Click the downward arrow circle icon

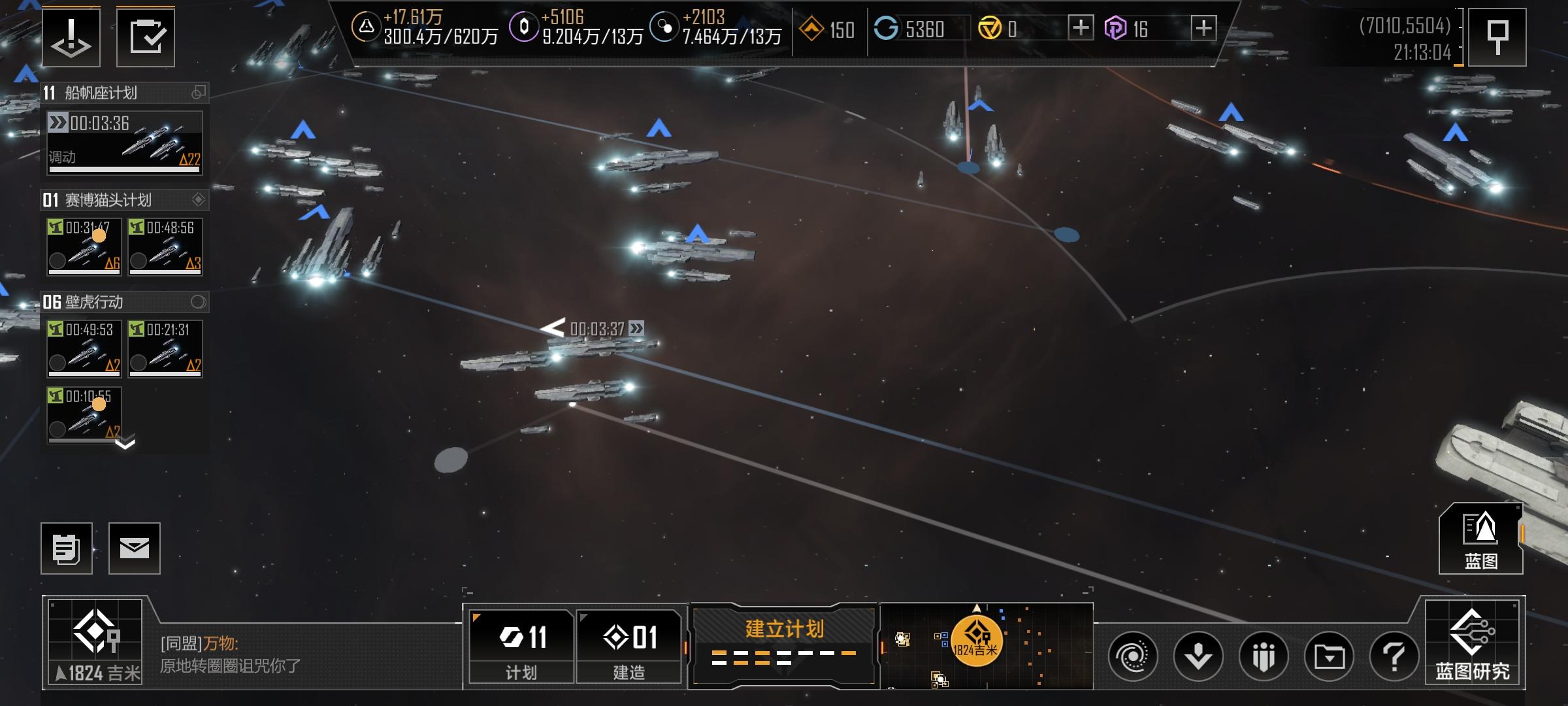click(x=1198, y=656)
